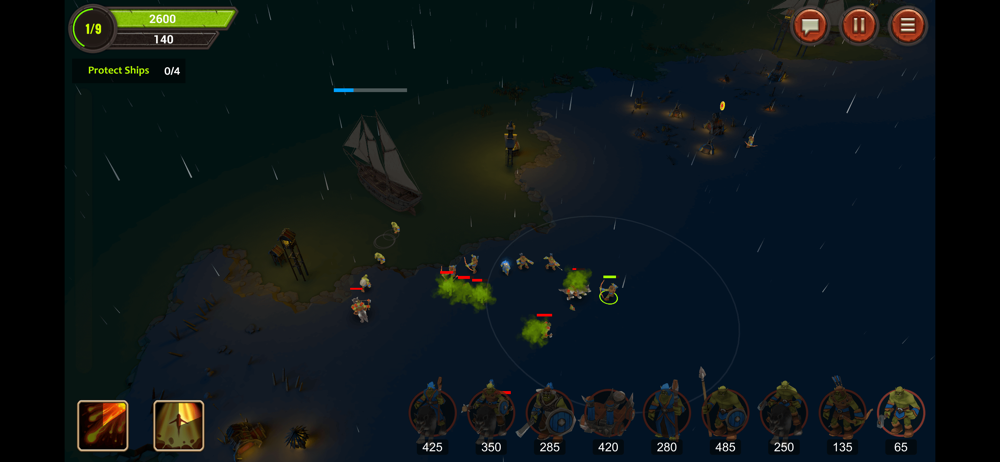The height and width of the screenshot is (462, 1000).
Task: Pause the game
Action: [x=859, y=26]
